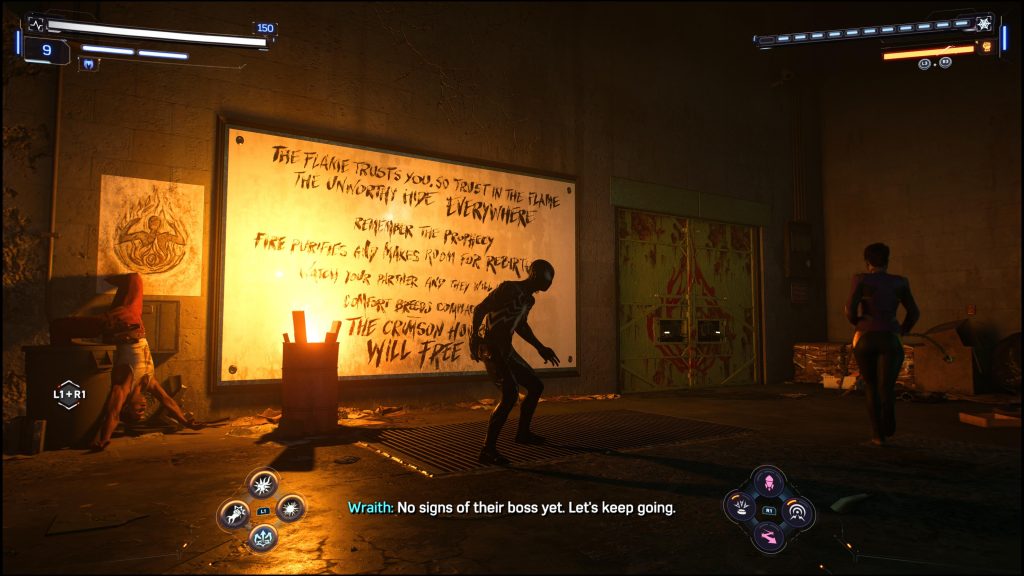Choose the pink rocket gadget

click(769, 482)
